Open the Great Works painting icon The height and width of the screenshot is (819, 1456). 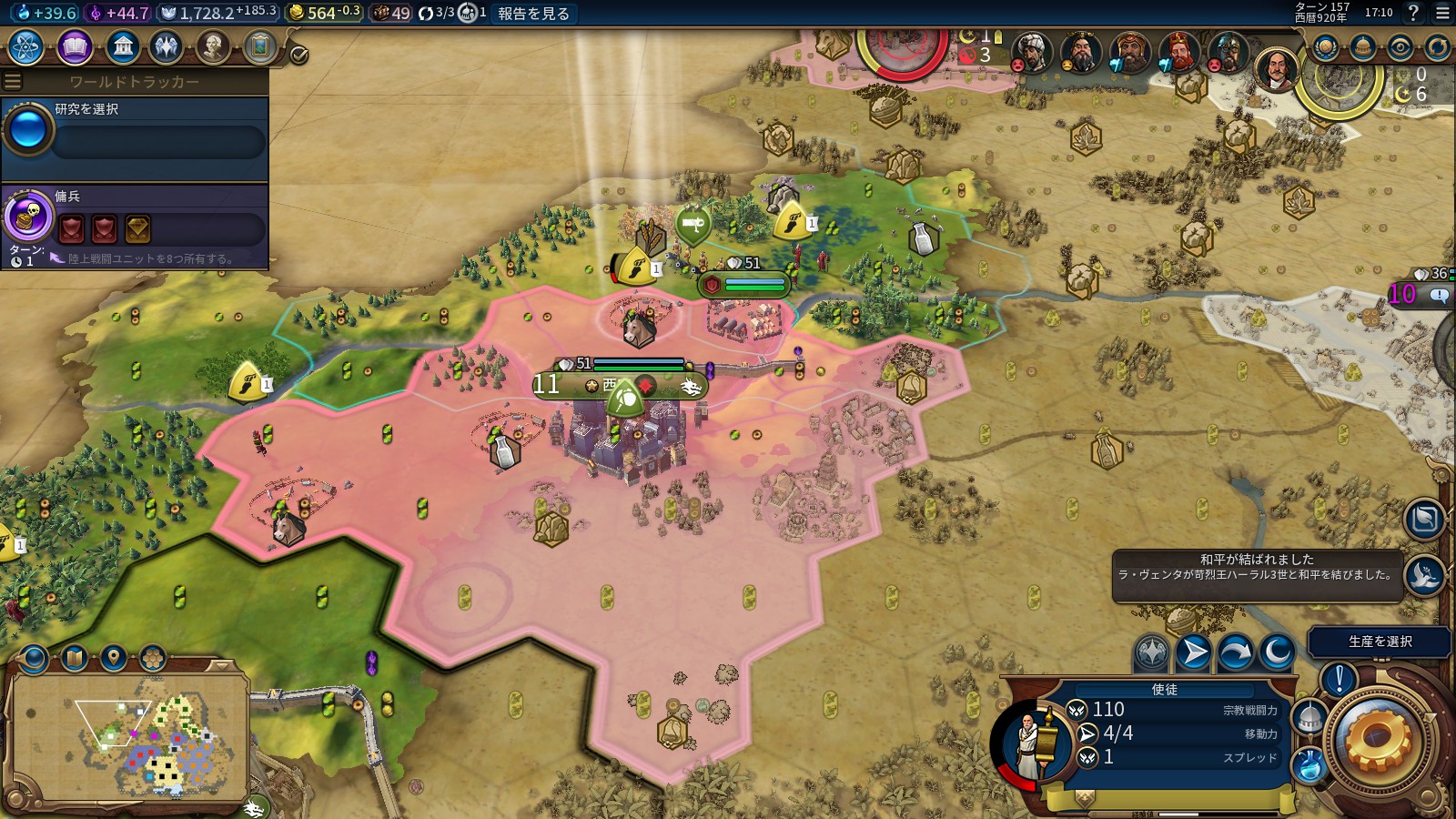(259, 46)
